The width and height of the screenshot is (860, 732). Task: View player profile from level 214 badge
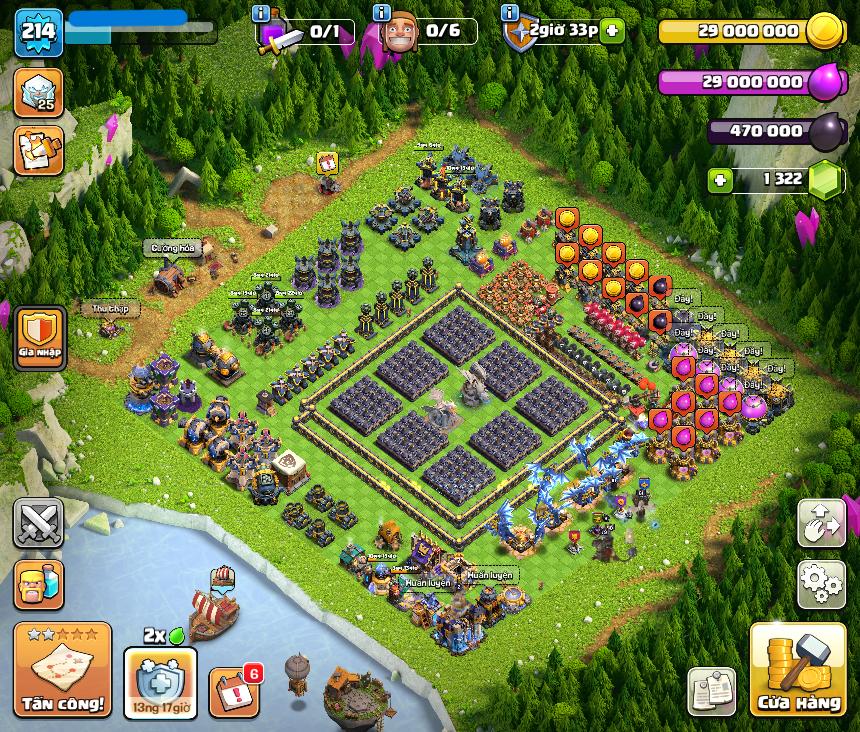click(x=38, y=32)
